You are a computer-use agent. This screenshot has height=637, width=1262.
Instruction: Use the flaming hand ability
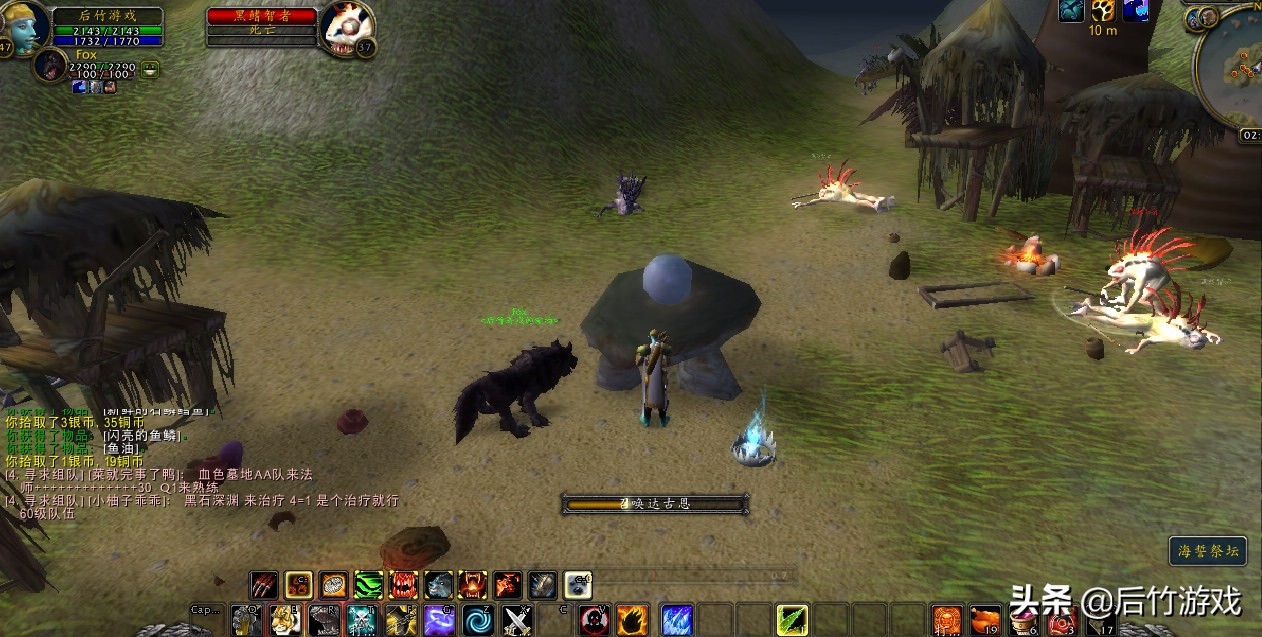[633, 620]
